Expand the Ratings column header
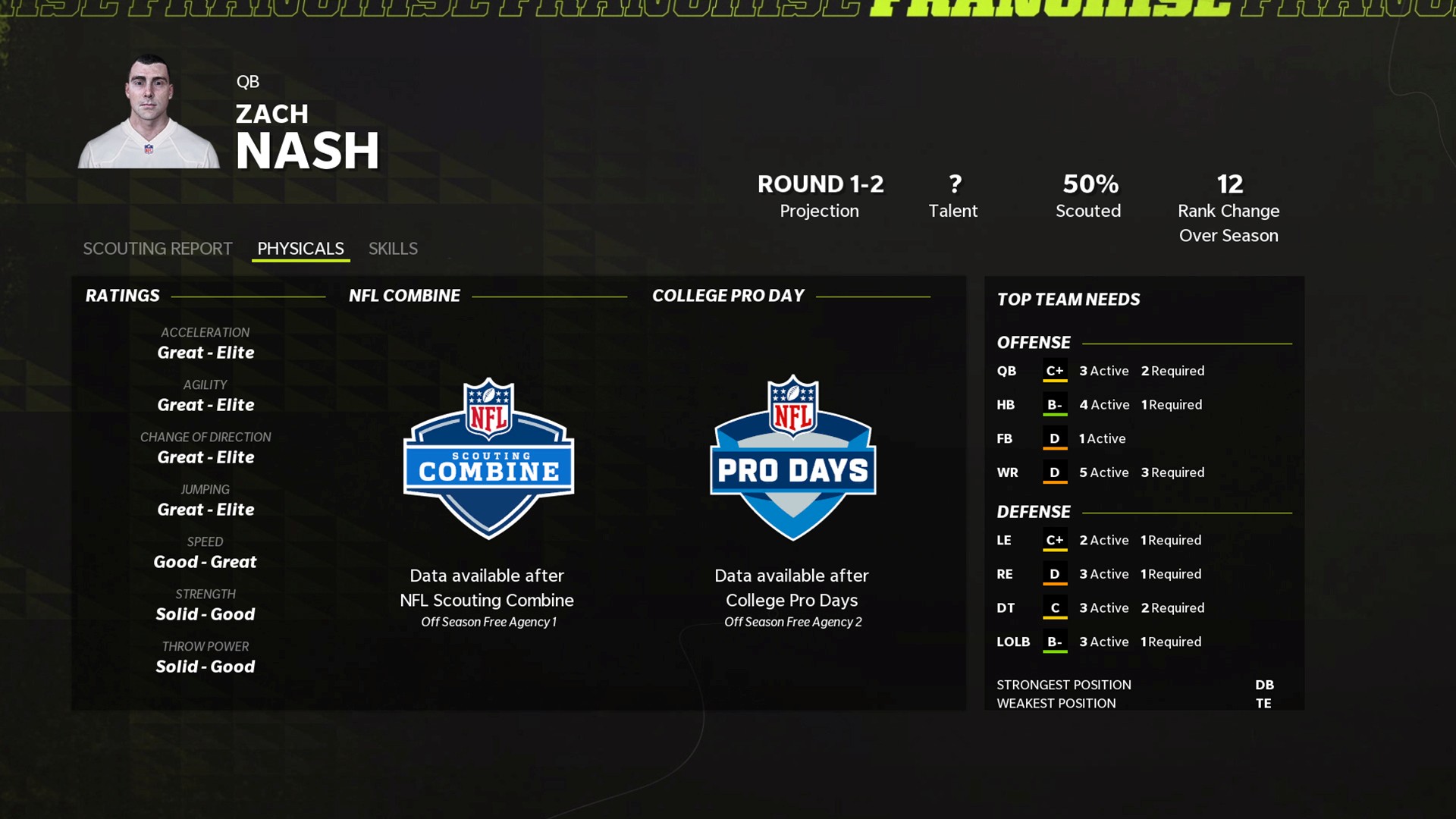Viewport: 1456px width, 819px height. coord(123,295)
